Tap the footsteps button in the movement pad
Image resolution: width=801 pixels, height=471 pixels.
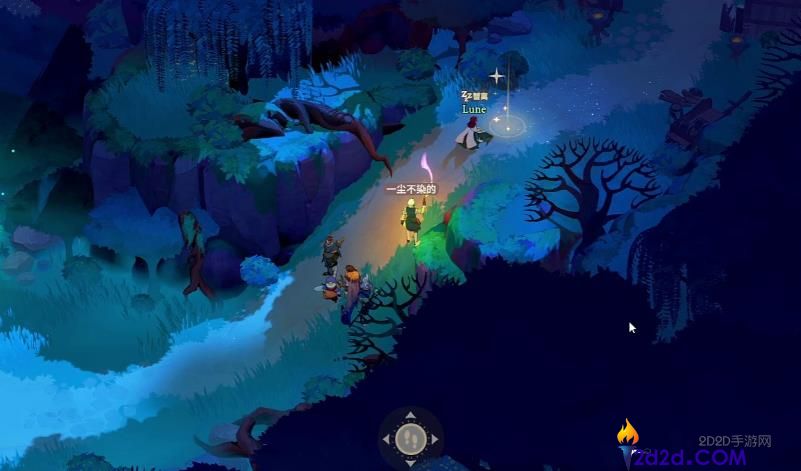click(x=410, y=439)
